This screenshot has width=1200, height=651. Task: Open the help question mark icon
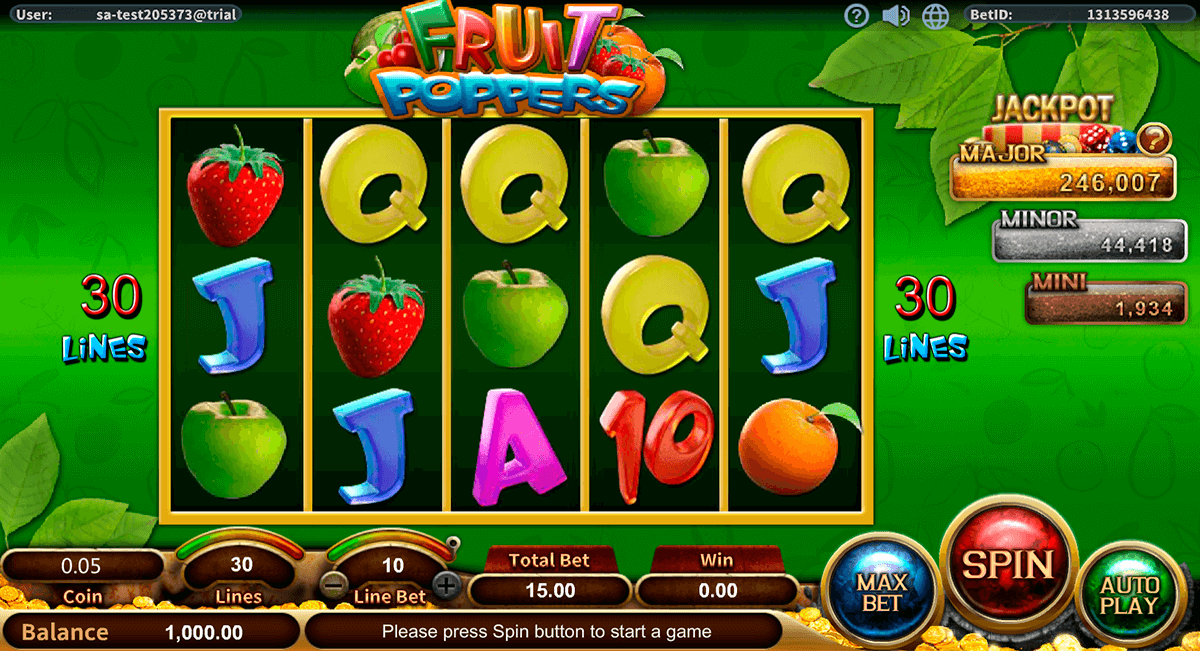[856, 15]
